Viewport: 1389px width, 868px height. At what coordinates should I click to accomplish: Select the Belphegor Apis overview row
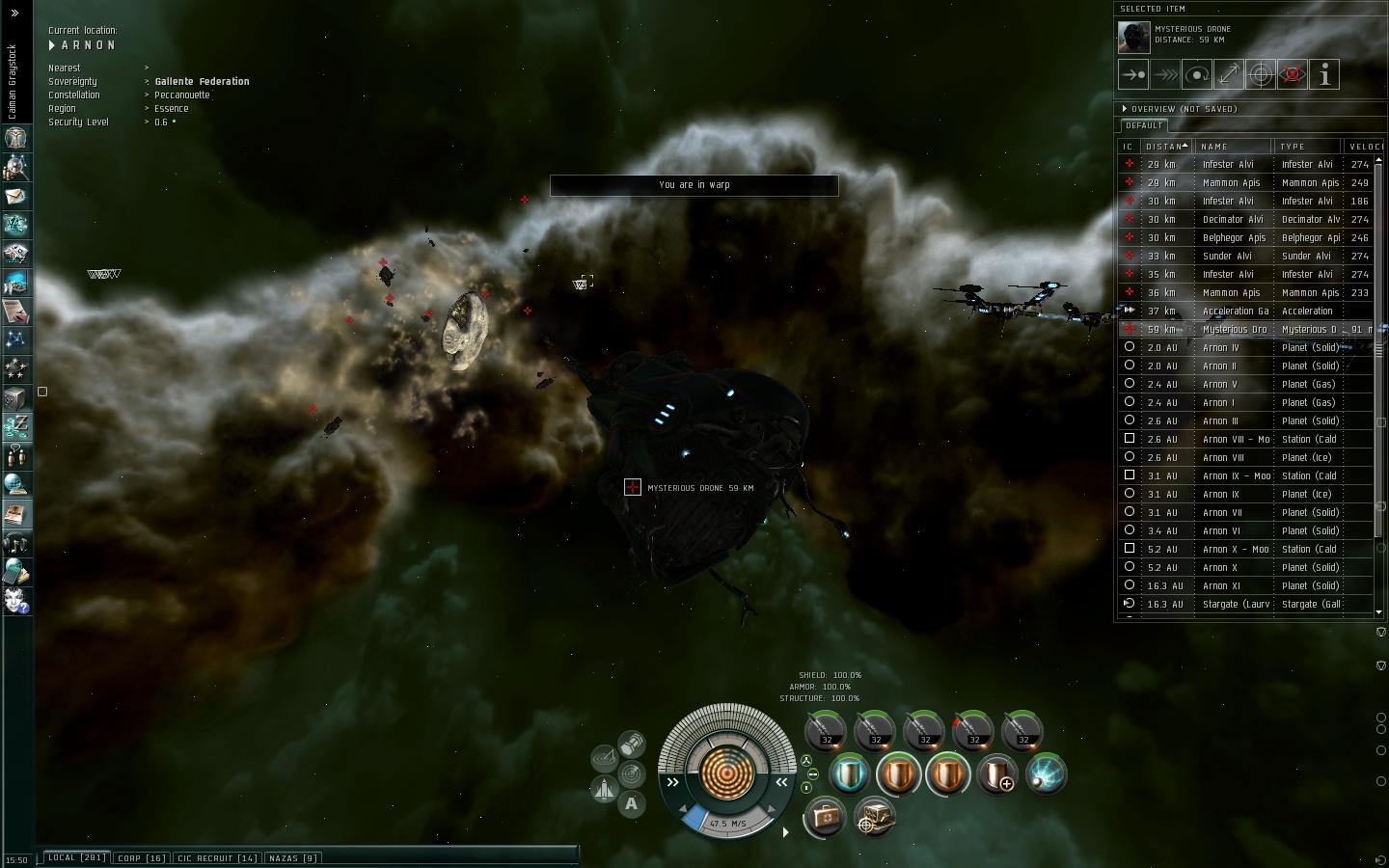(1235, 238)
